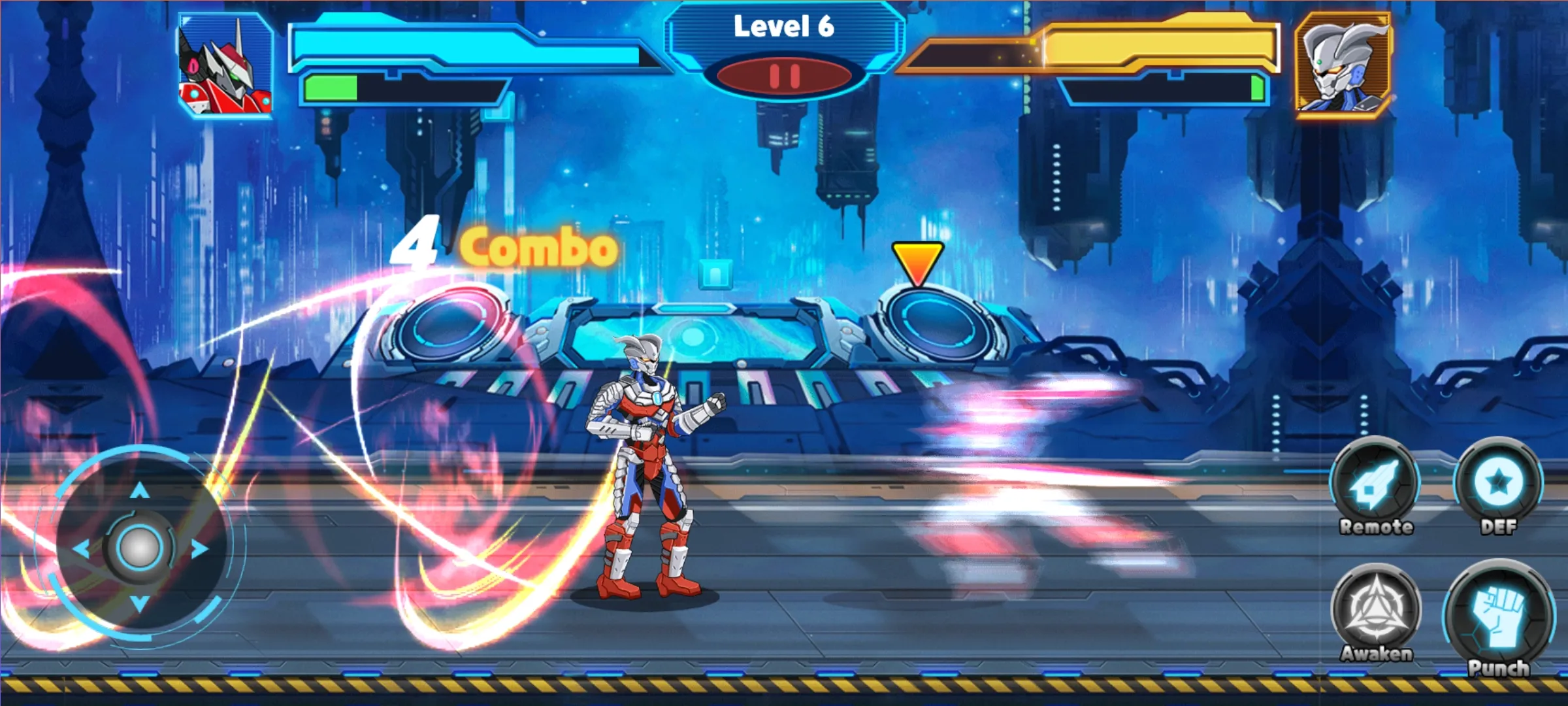Tap the joystick's up arrow
1568x706 pixels.
pos(139,491)
